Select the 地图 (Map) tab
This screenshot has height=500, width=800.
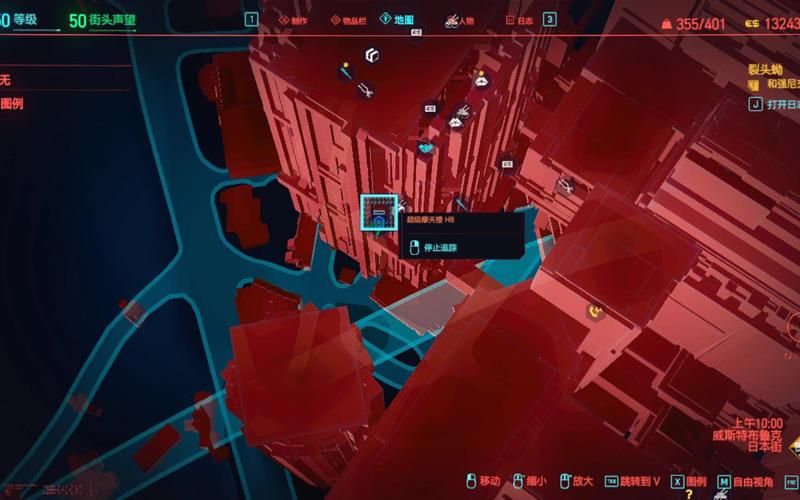point(403,19)
